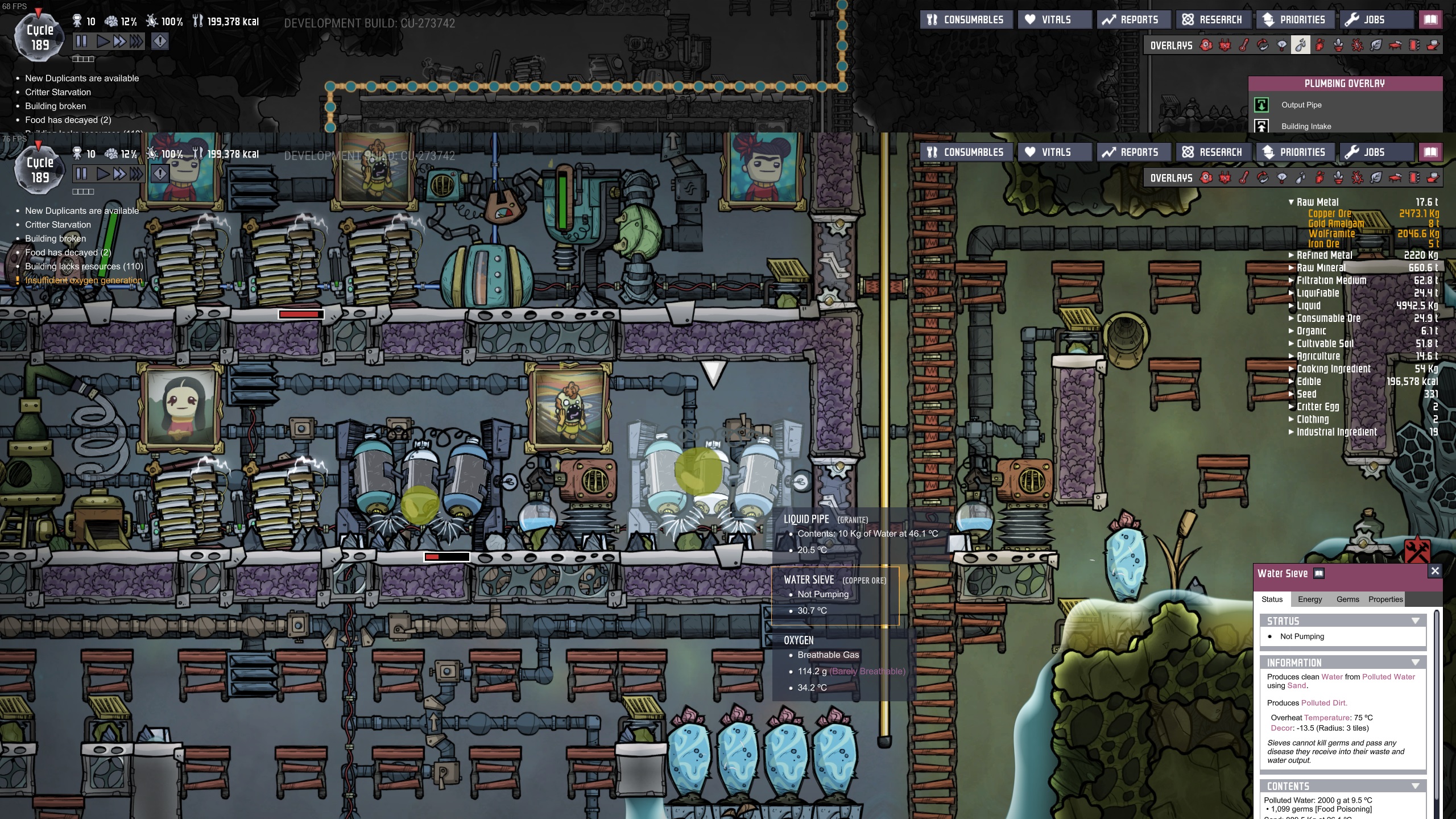Image resolution: width=1456 pixels, height=819 pixels.
Task: Open the Farming overlay
Action: click(x=1339, y=177)
